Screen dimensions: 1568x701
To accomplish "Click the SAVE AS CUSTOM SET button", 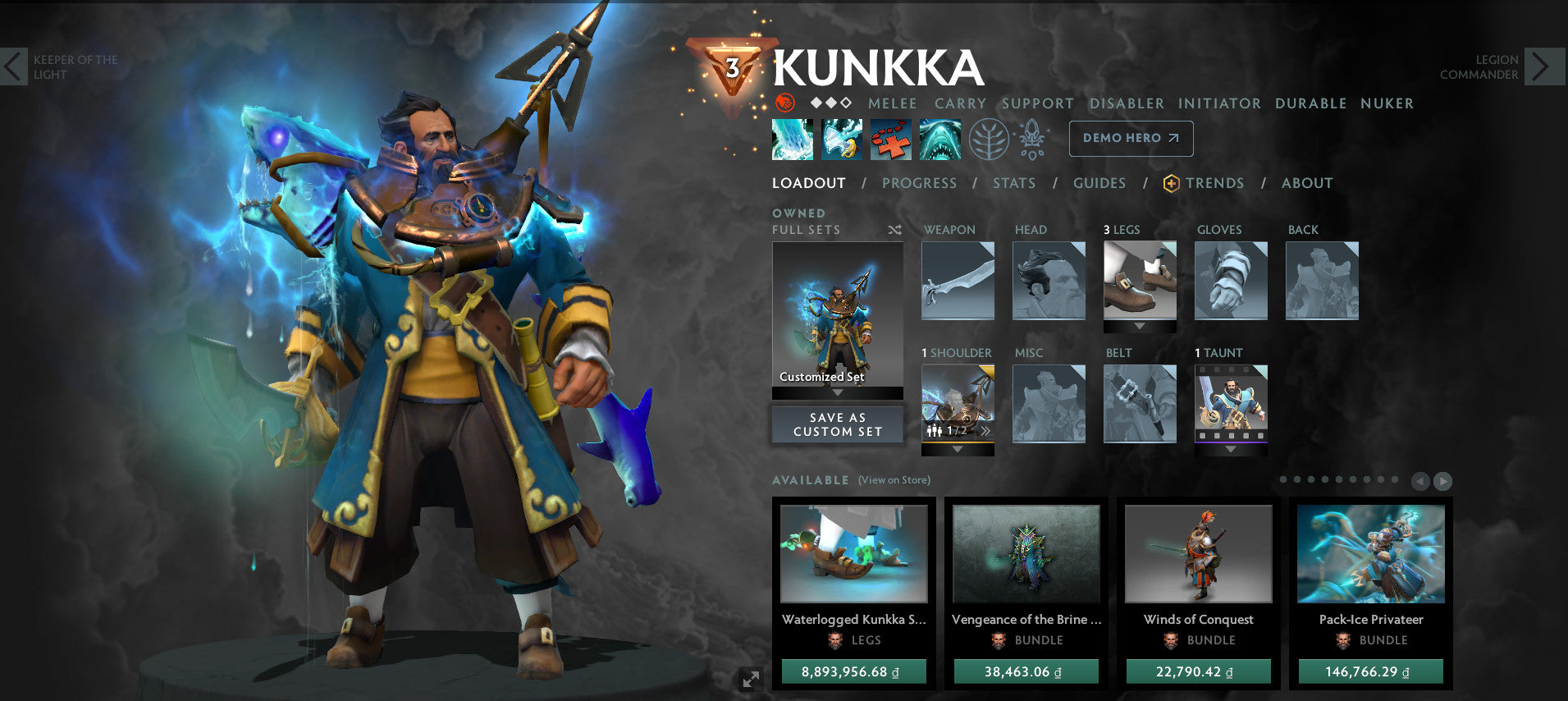I will (836, 424).
